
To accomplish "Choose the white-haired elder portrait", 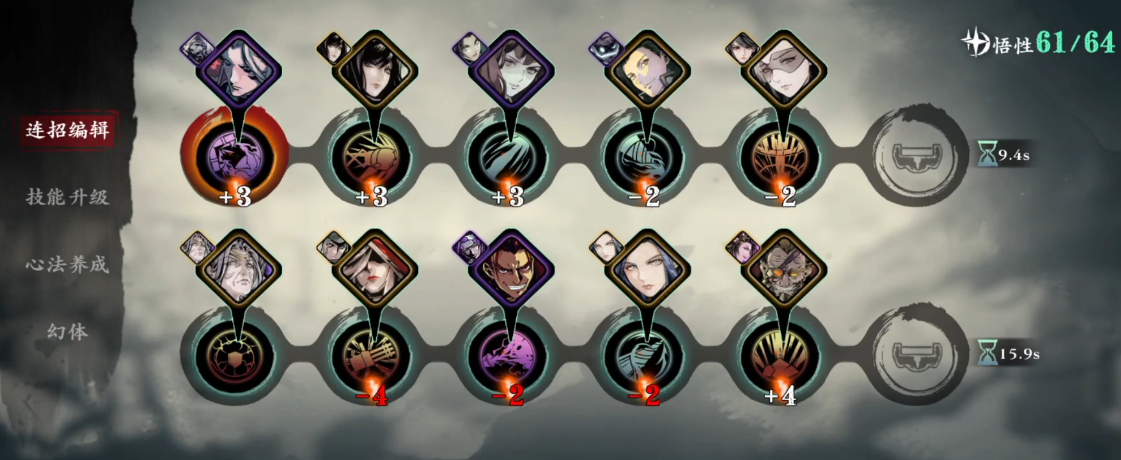I will pyautogui.click(x=236, y=268).
